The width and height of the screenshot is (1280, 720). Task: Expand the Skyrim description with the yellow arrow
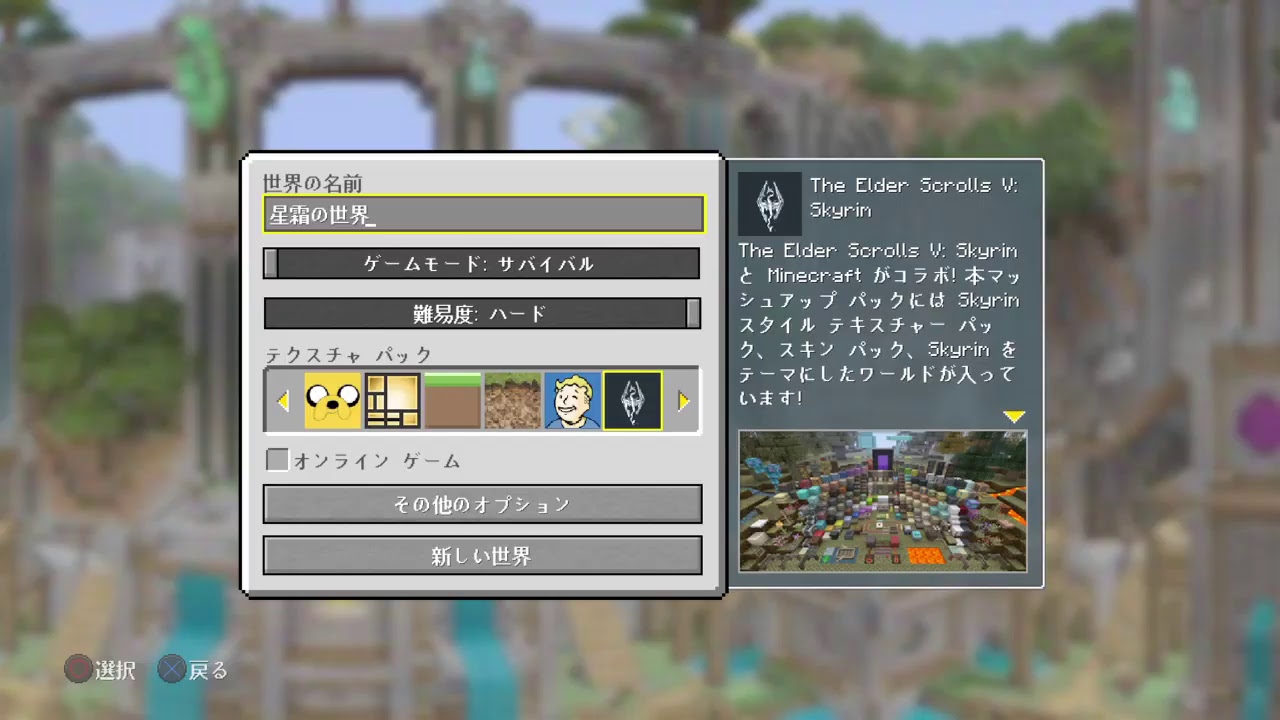(1015, 416)
